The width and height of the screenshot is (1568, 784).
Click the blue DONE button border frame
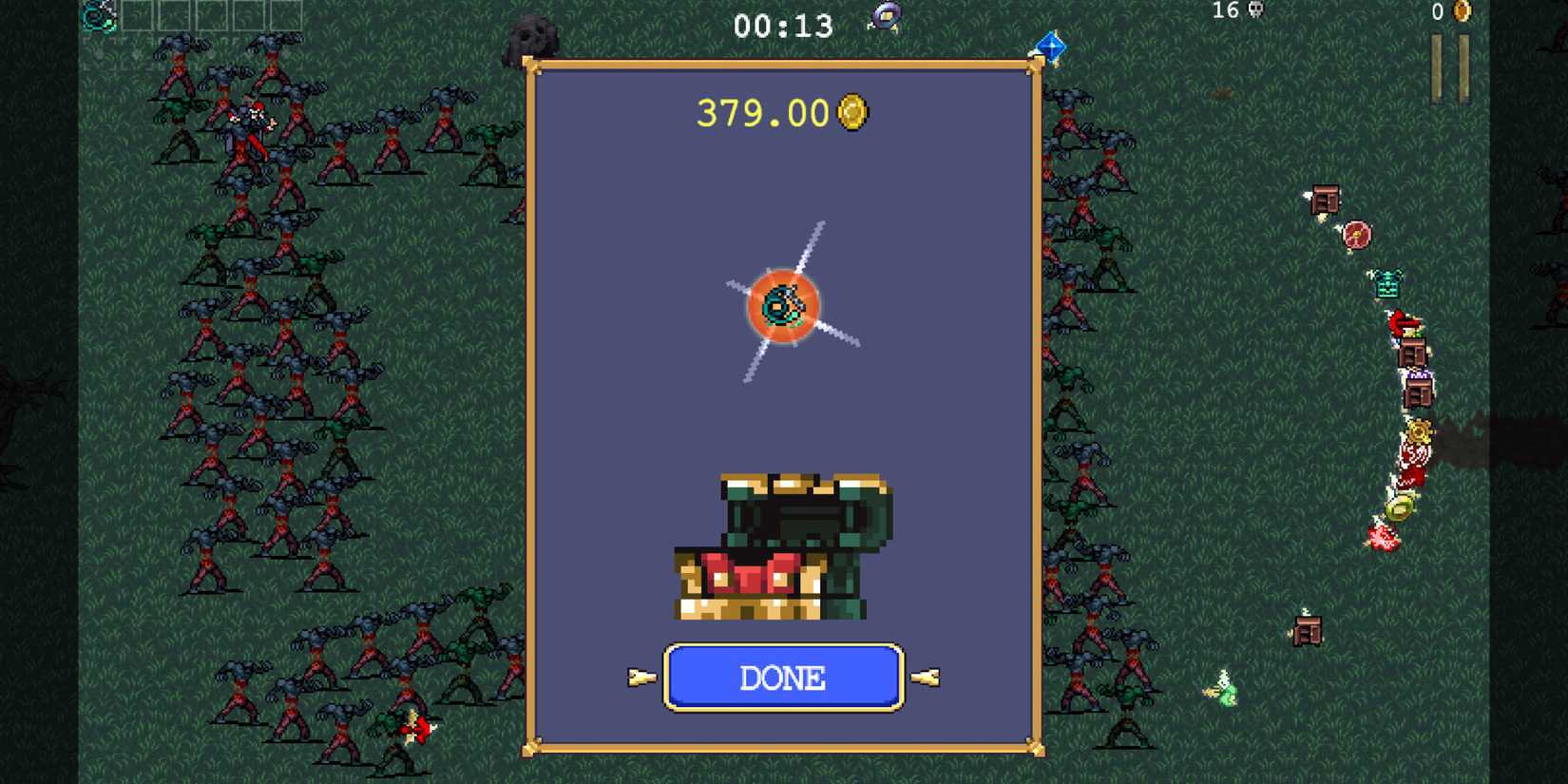(x=781, y=678)
